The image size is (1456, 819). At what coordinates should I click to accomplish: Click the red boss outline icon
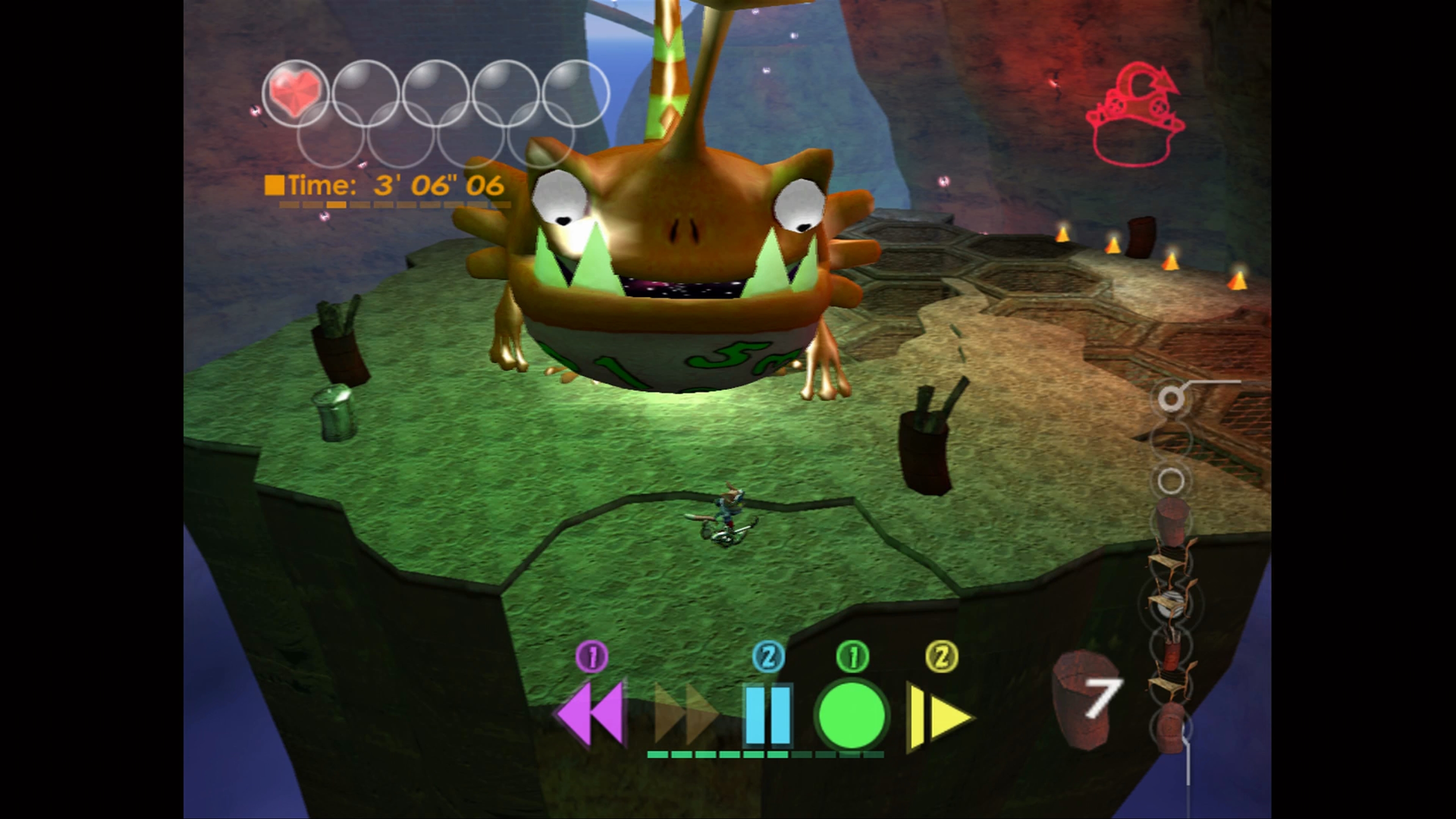pyautogui.click(x=1136, y=116)
